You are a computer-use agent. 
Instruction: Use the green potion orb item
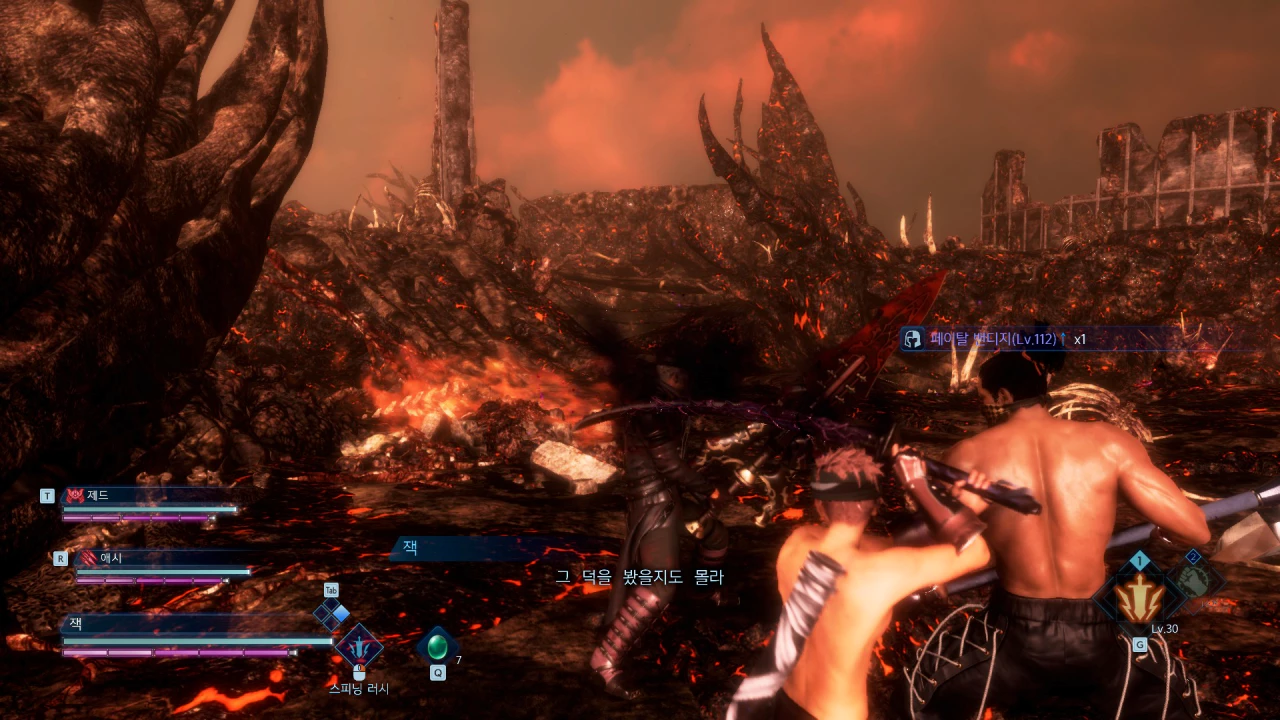pyautogui.click(x=437, y=647)
